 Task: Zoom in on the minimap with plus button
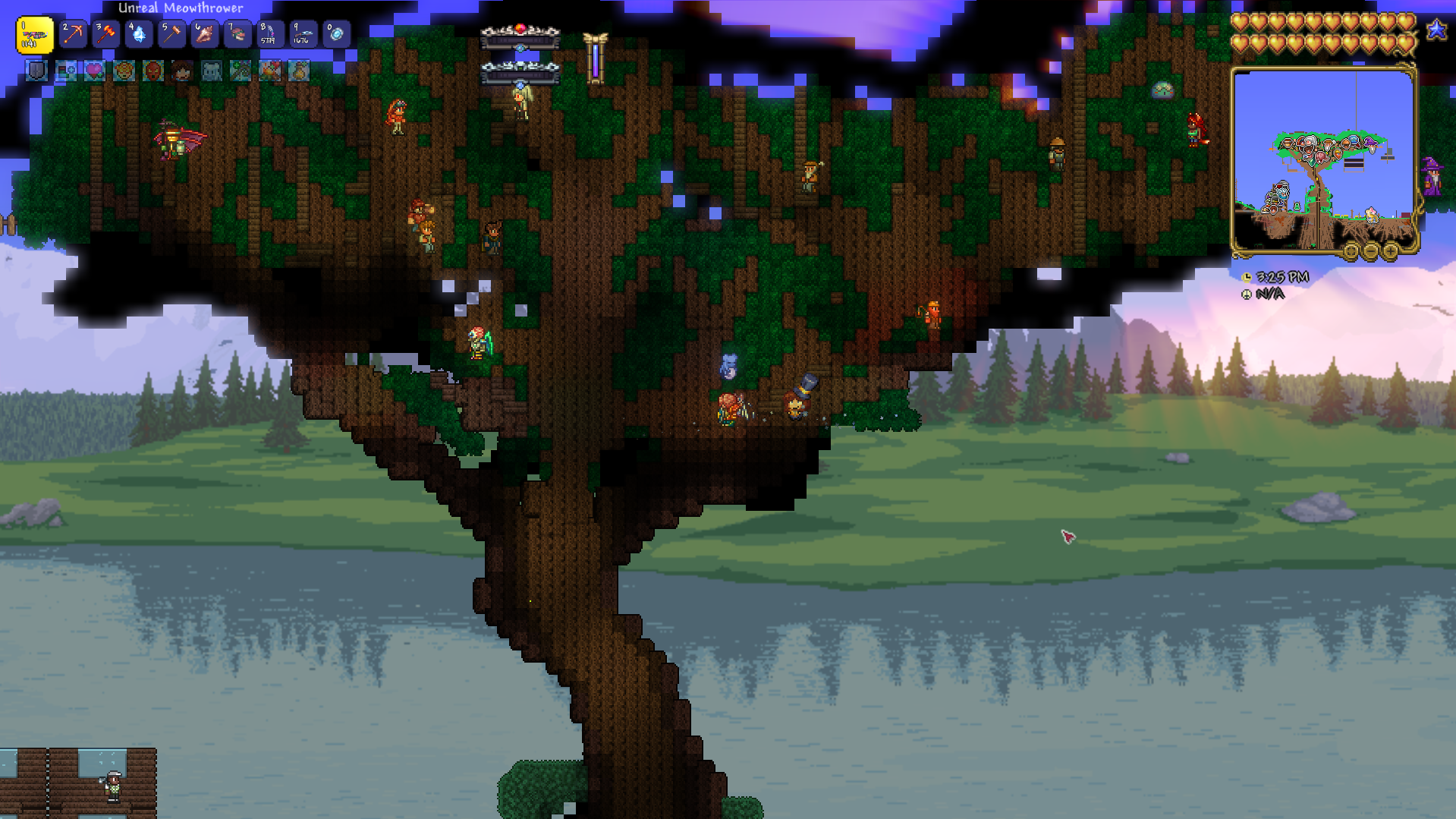point(1390,251)
